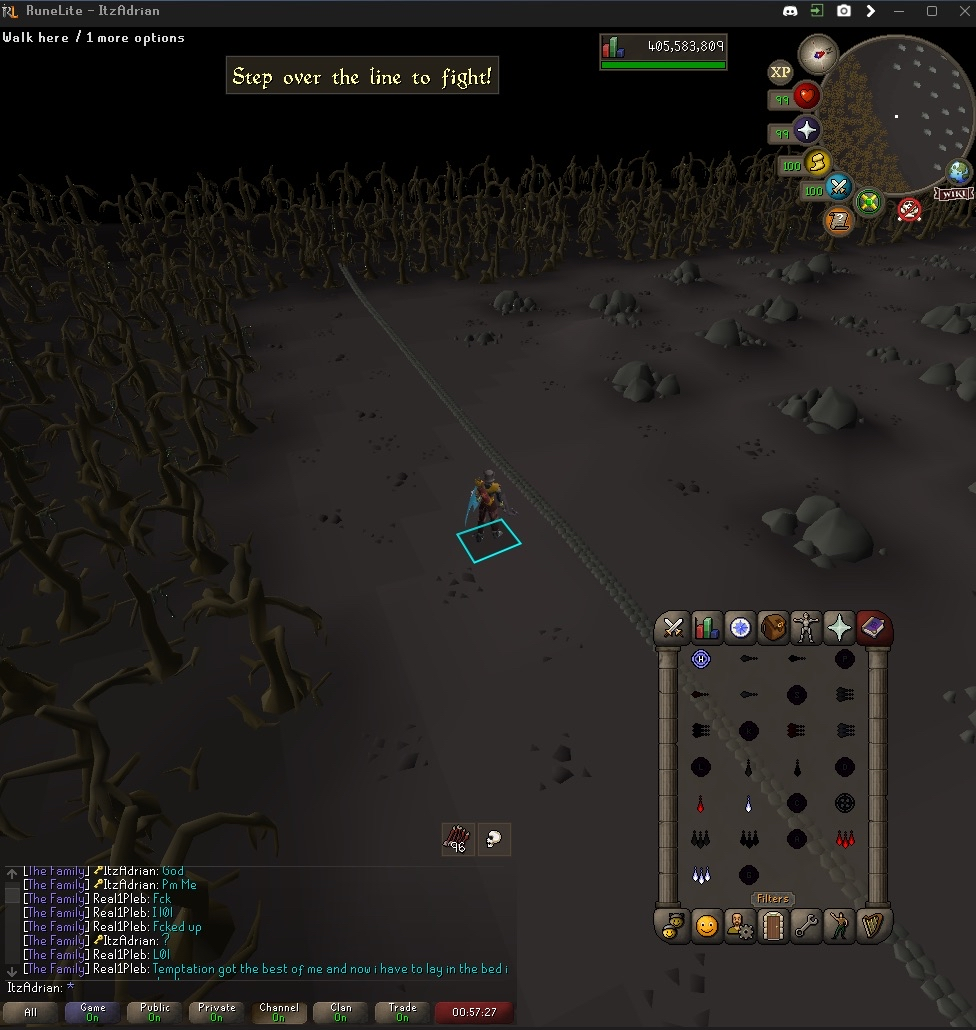Switch chat to the Game tab
Image resolution: width=976 pixels, height=1030 pixels.
coord(93,1012)
